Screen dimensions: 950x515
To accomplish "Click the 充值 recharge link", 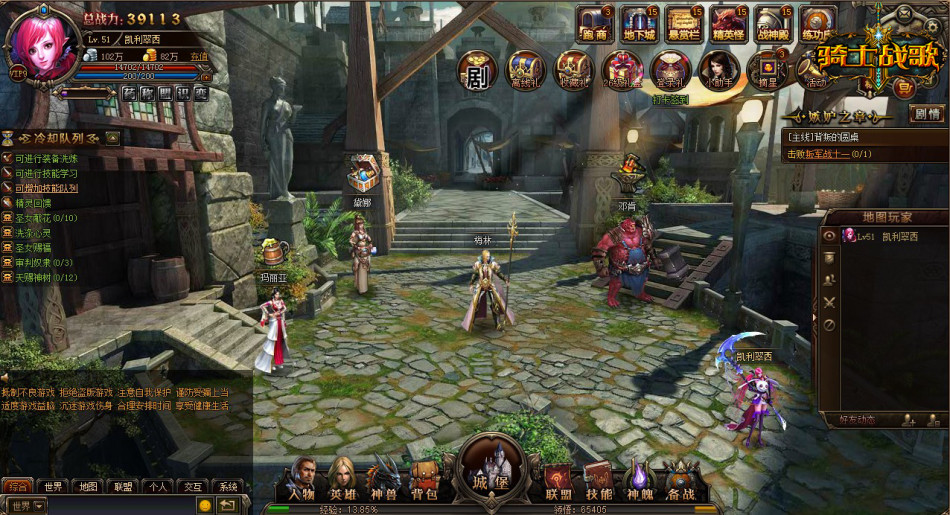I will point(200,57).
